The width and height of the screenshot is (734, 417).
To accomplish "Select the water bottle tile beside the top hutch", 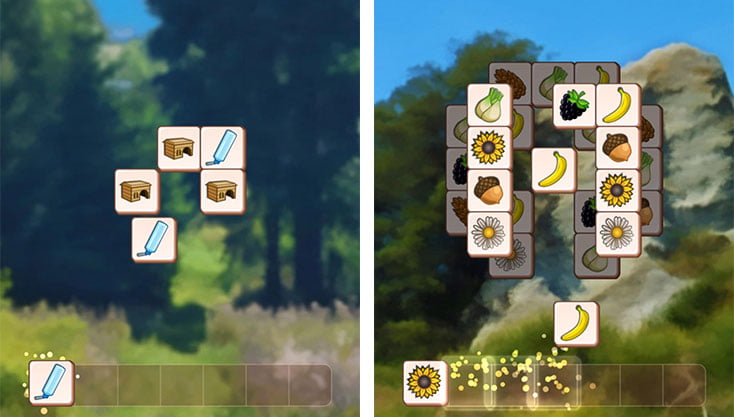I will pos(222,148).
